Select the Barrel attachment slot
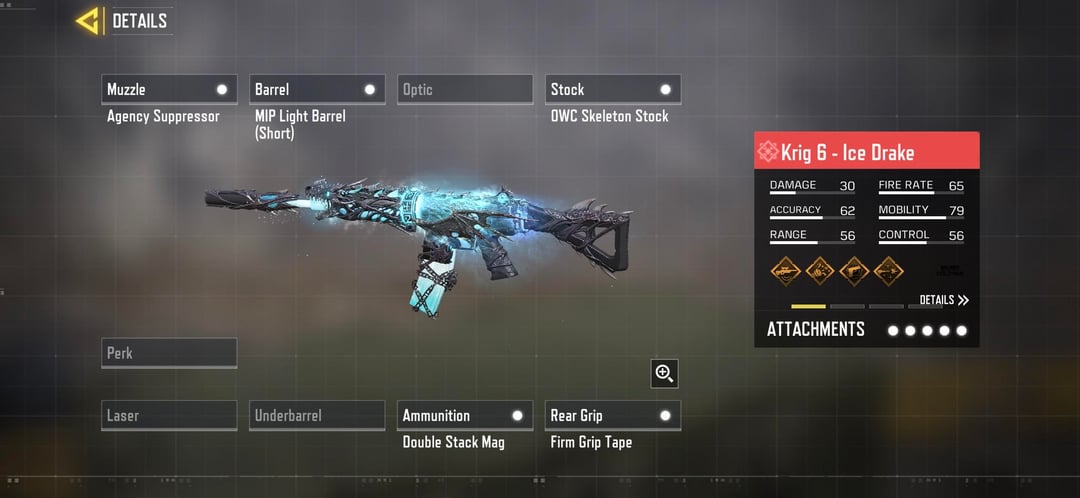This screenshot has height=498, width=1080. tap(317, 89)
